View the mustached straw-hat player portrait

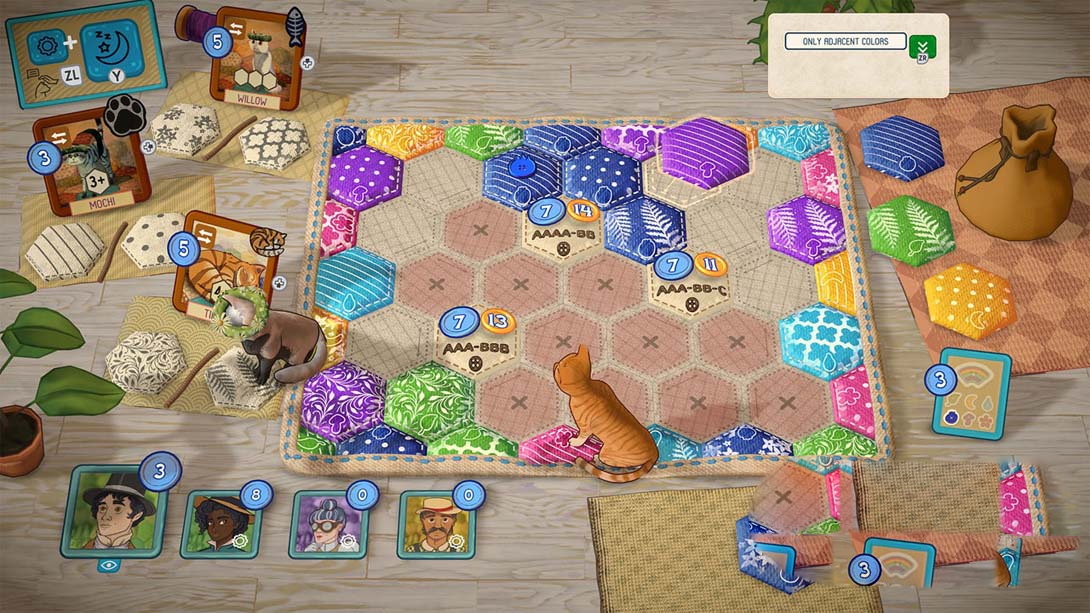(x=435, y=523)
